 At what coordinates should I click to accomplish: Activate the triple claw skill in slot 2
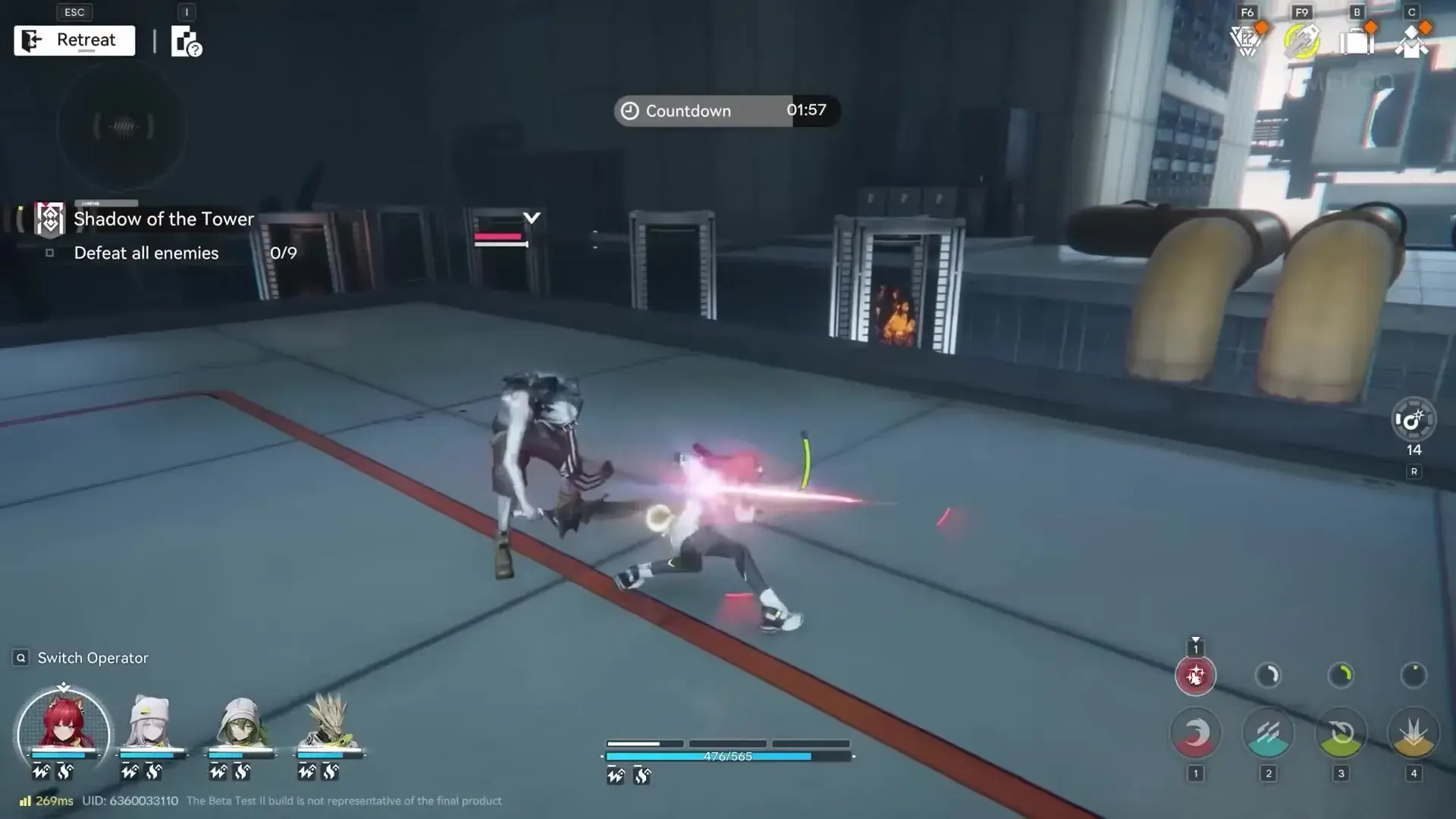pos(1268,733)
